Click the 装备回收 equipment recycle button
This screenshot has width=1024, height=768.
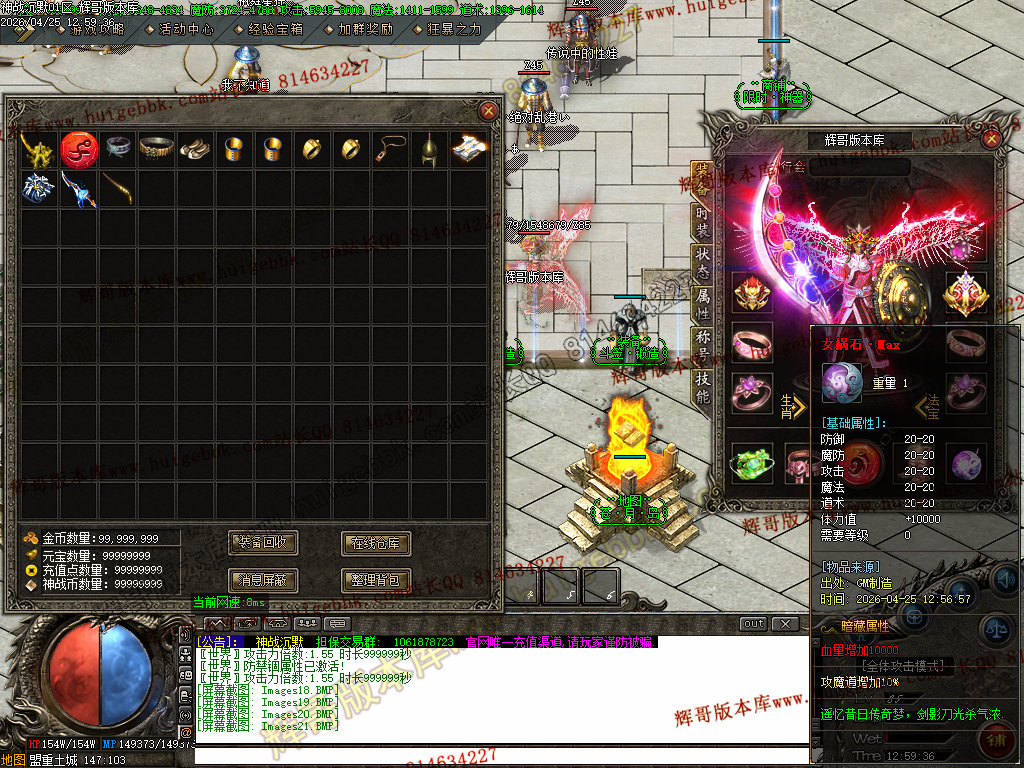point(263,543)
